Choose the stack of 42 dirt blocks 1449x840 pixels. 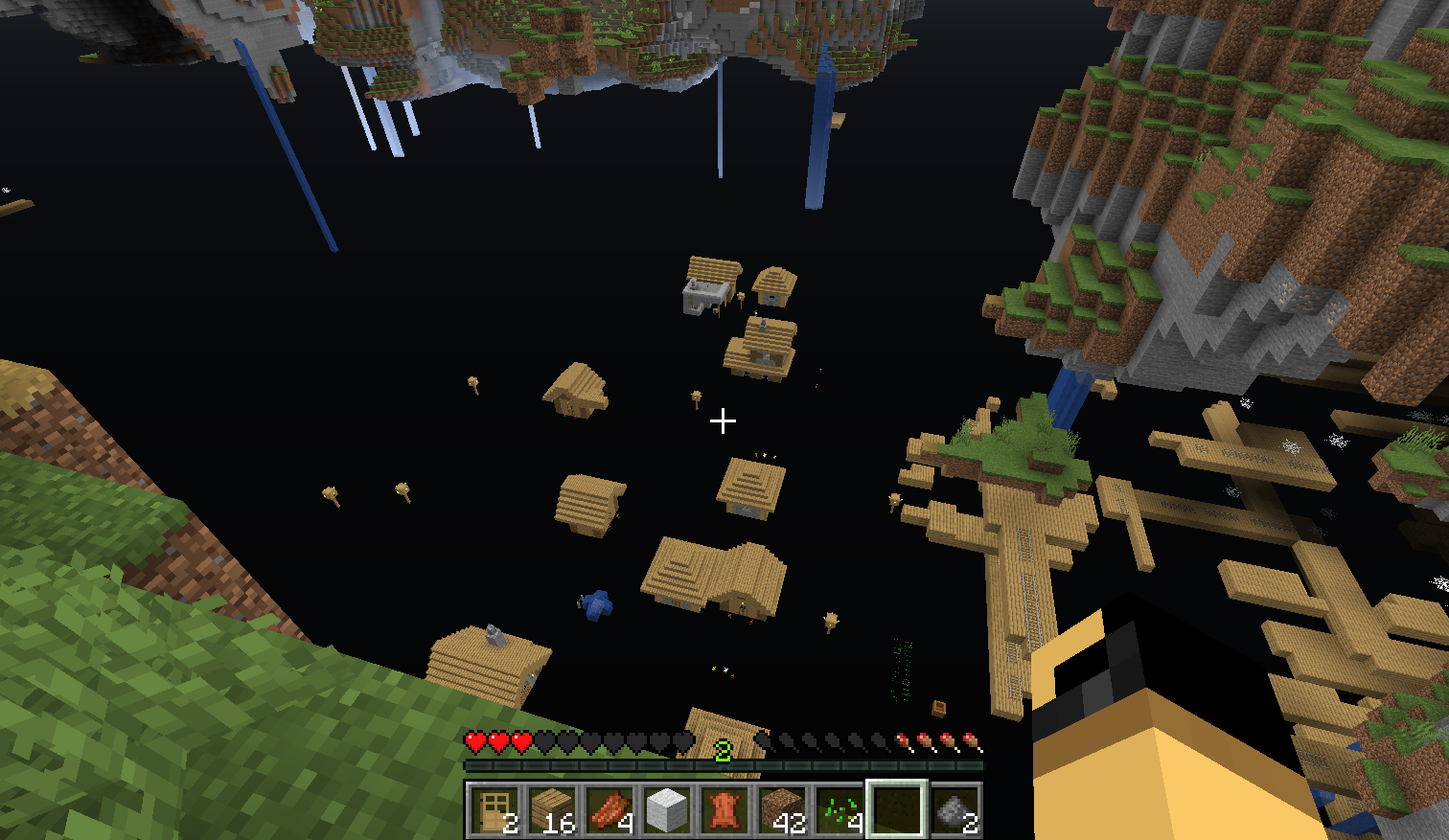click(781, 810)
